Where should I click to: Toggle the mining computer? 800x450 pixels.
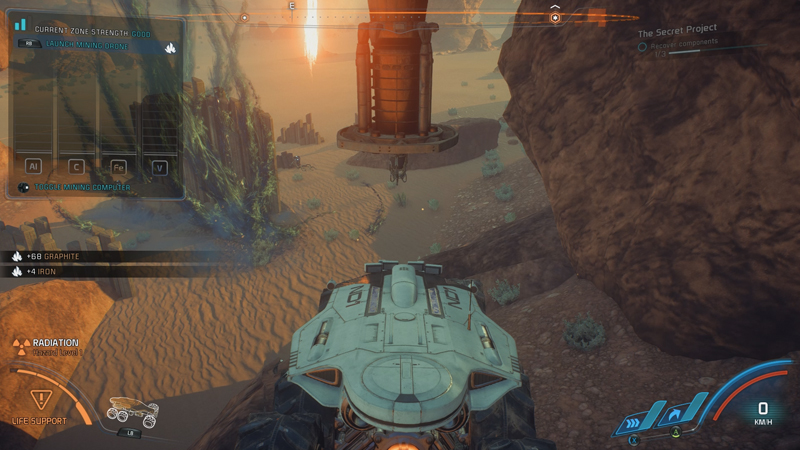(x=85, y=187)
